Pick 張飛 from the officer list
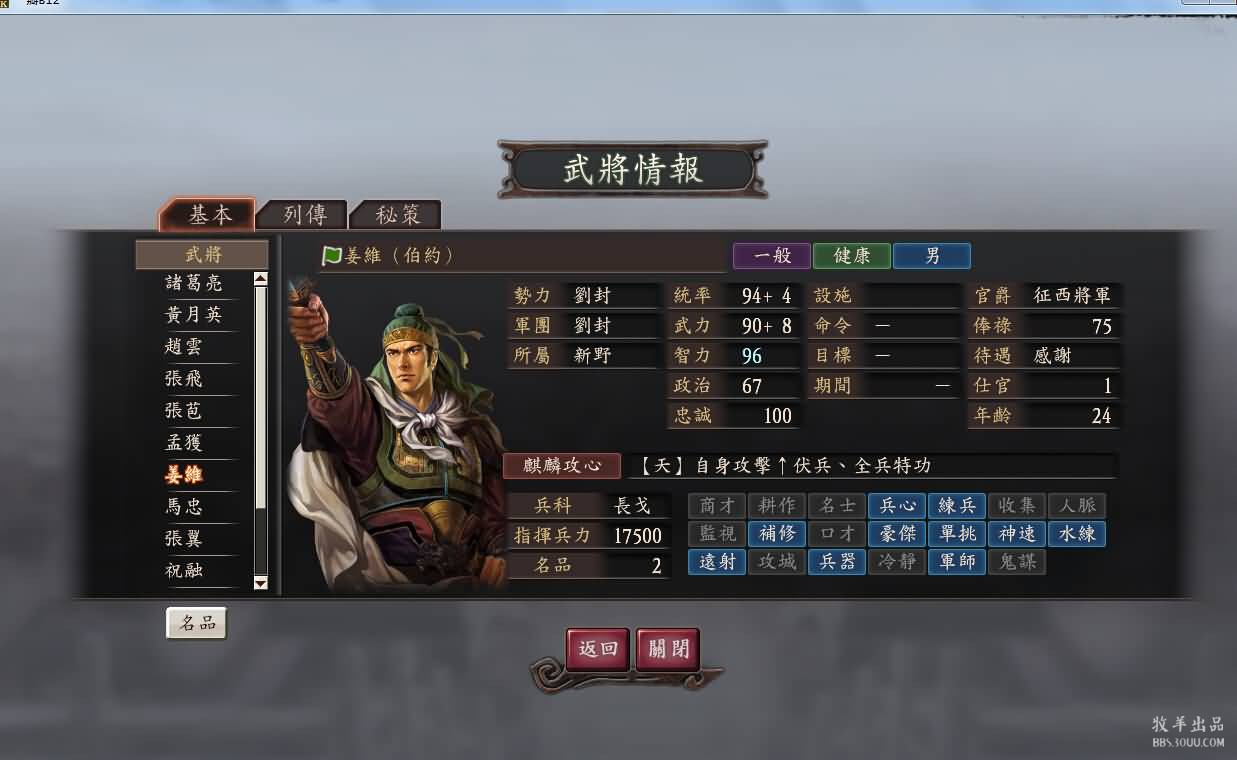This screenshot has height=760, width=1237. (183, 379)
